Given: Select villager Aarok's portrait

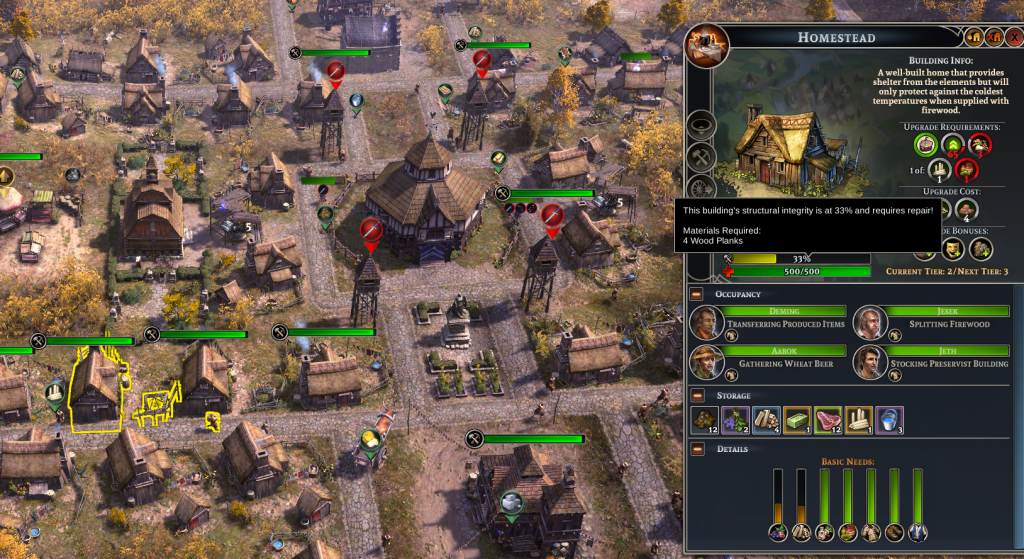Looking at the screenshot, I should click(x=706, y=362).
